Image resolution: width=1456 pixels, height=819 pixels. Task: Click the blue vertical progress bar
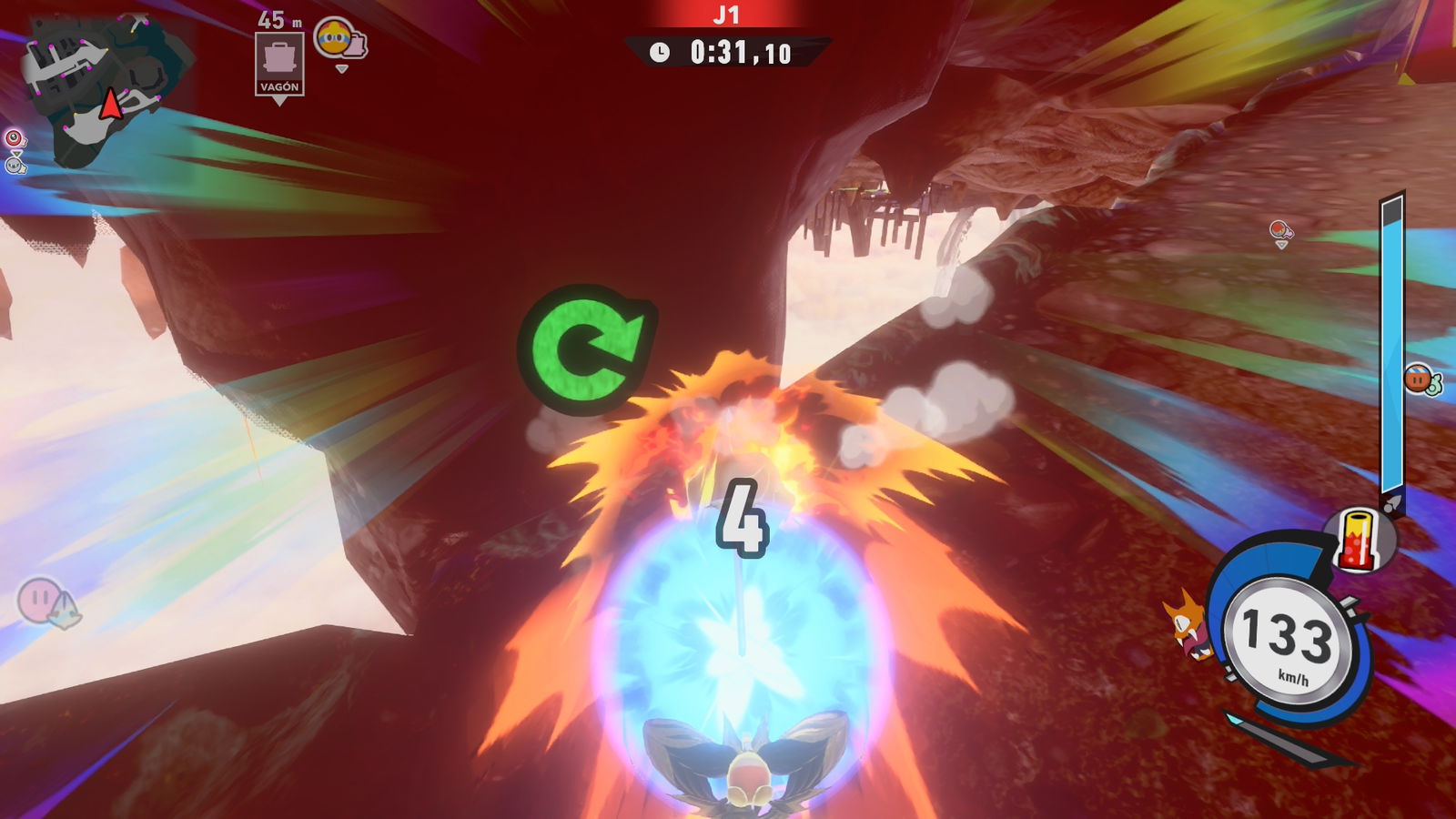tap(1391, 337)
